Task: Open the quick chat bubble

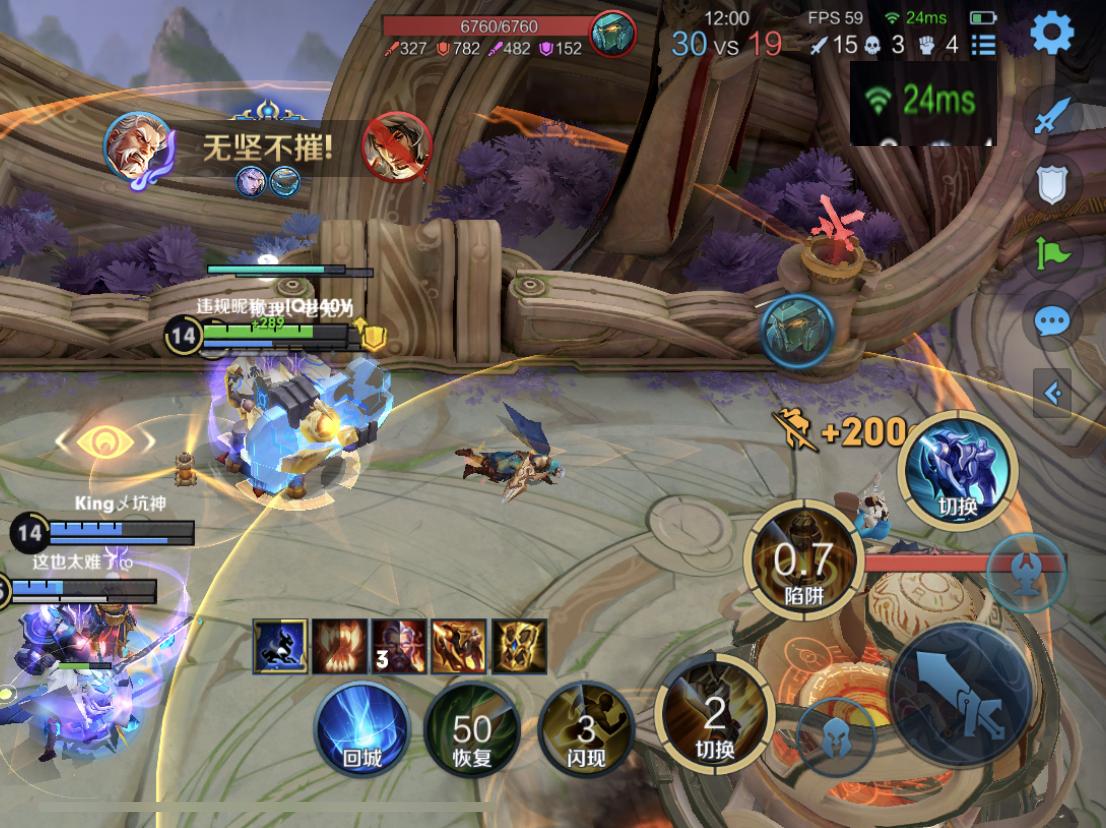Action: 1052,321
